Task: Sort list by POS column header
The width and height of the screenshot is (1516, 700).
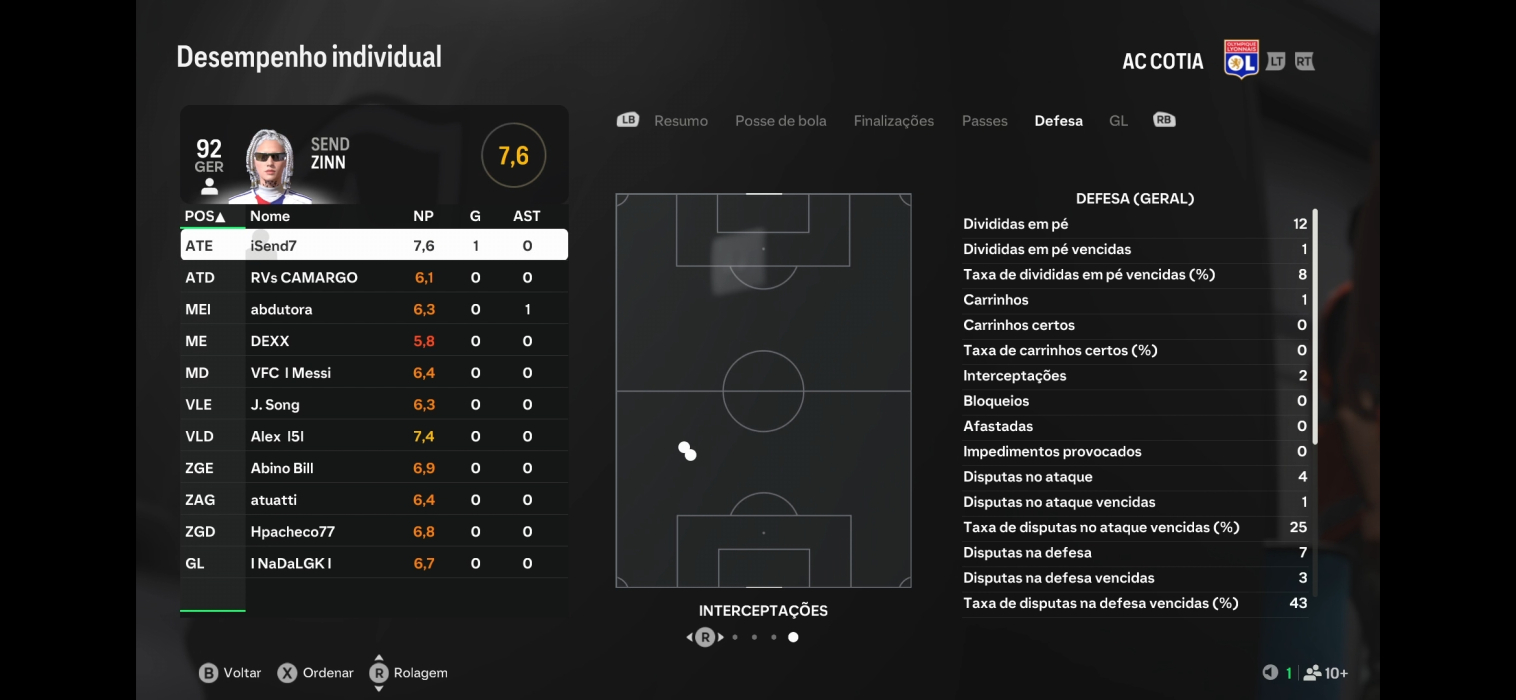Action: click(x=205, y=216)
